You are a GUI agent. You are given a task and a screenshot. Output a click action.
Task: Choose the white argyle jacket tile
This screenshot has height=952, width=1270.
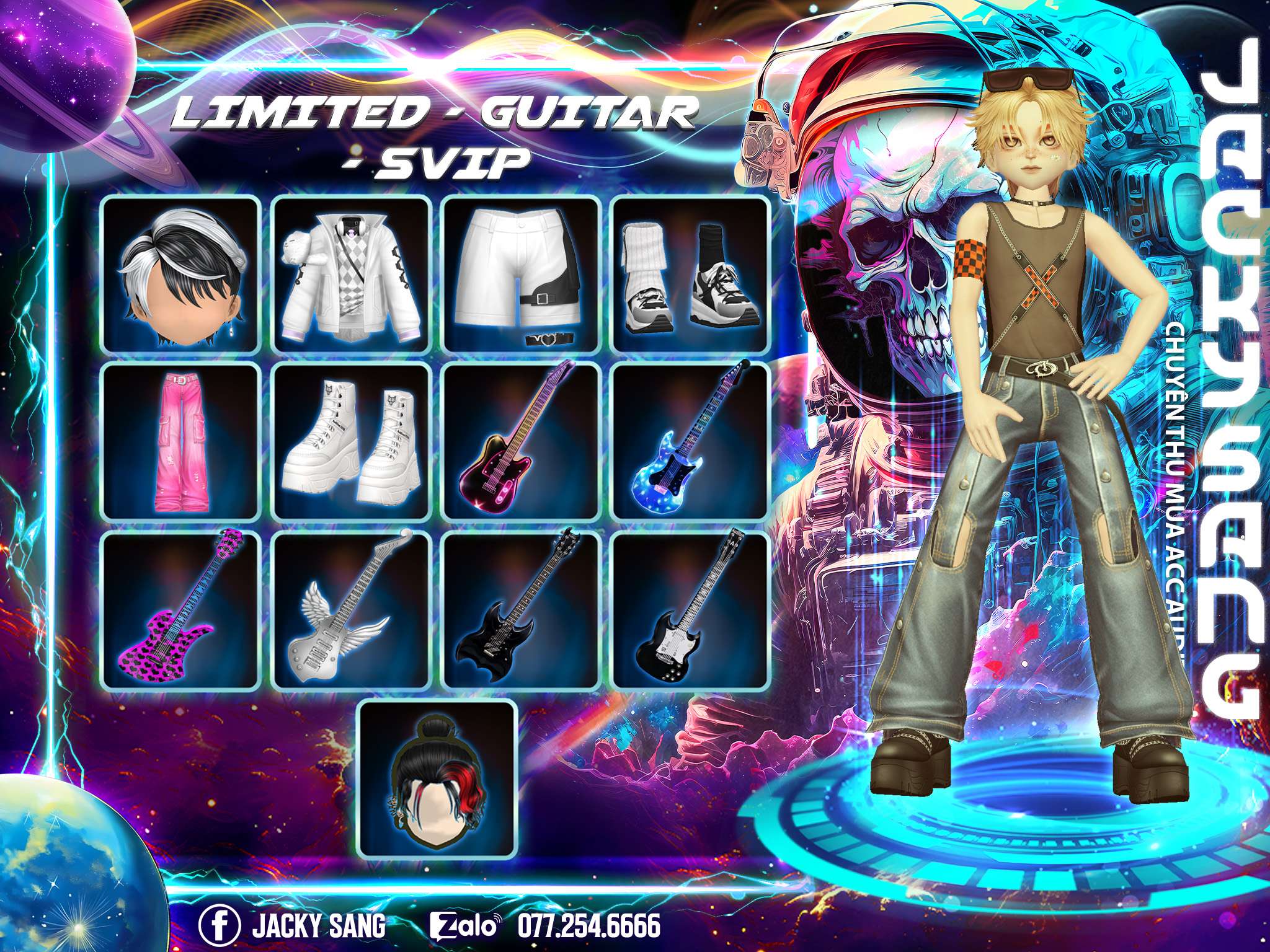coord(352,275)
